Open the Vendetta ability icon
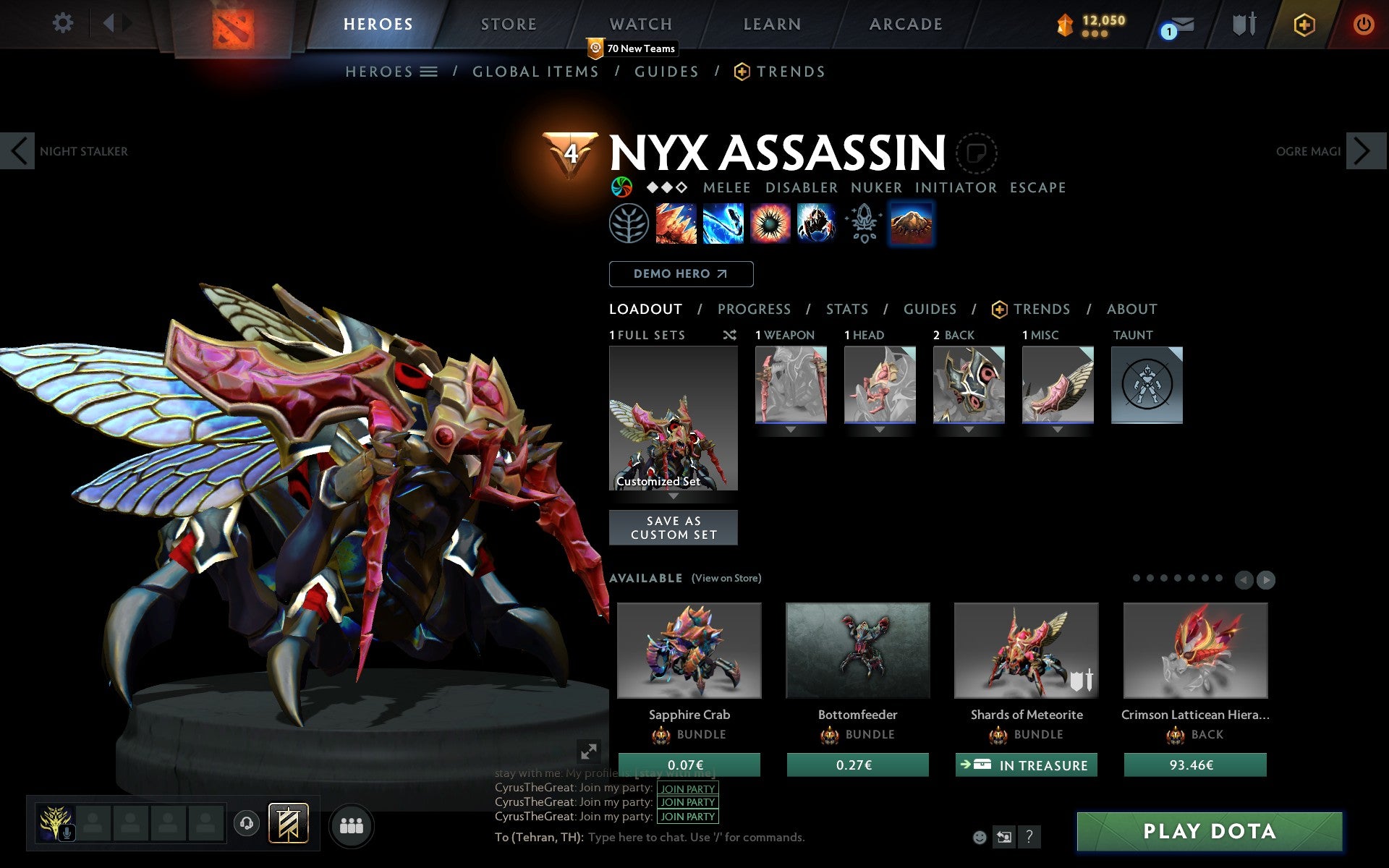Screen dimensions: 1389x868 click(x=817, y=224)
